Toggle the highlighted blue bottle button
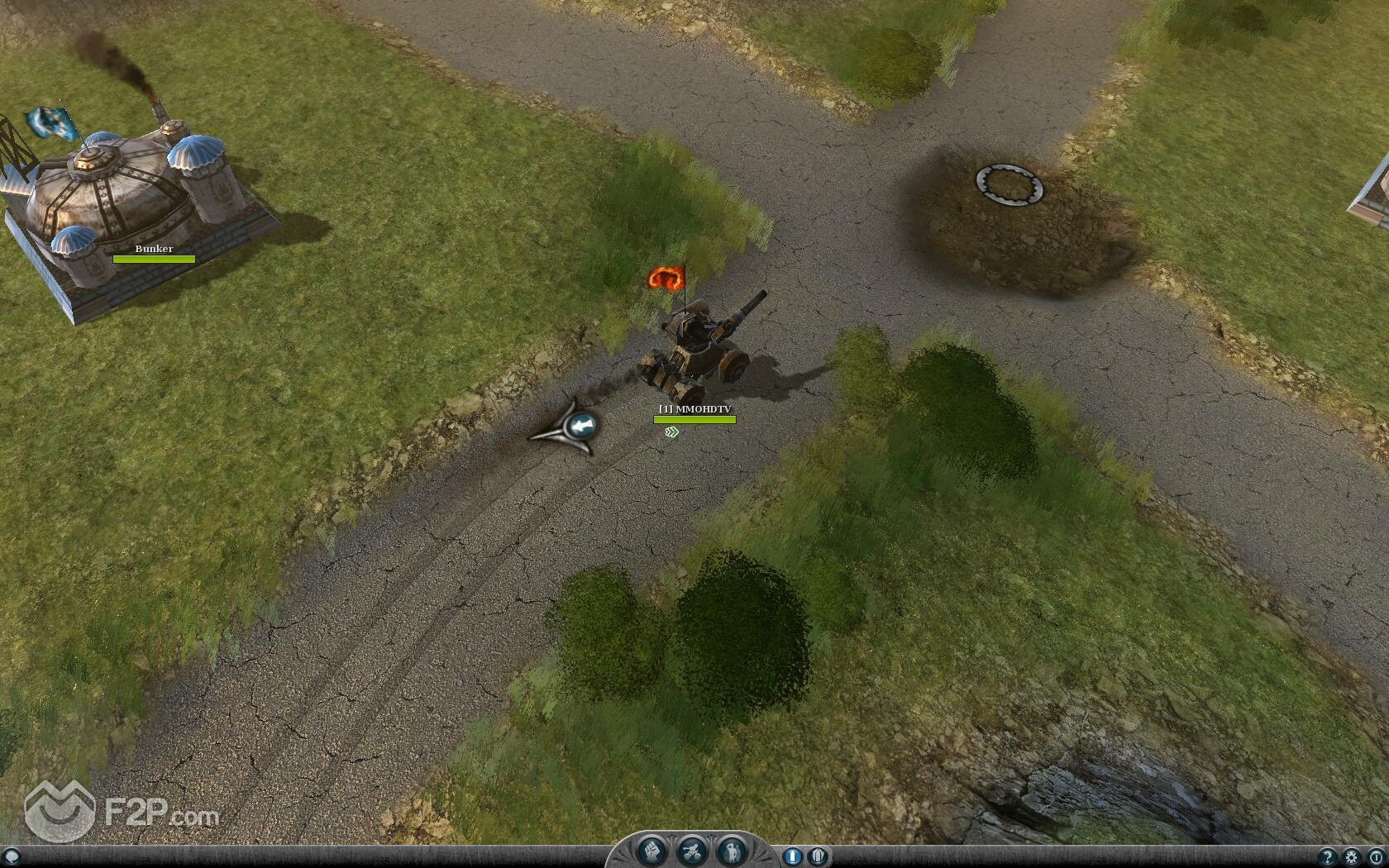 pos(792,856)
